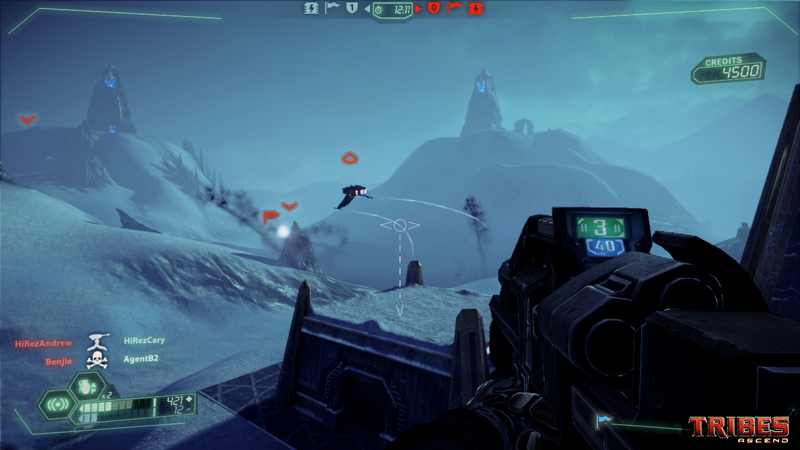The width and height of the screenshot is (800, 450).
Task: Select the red team flag icon
Action: tap(456, 8)
